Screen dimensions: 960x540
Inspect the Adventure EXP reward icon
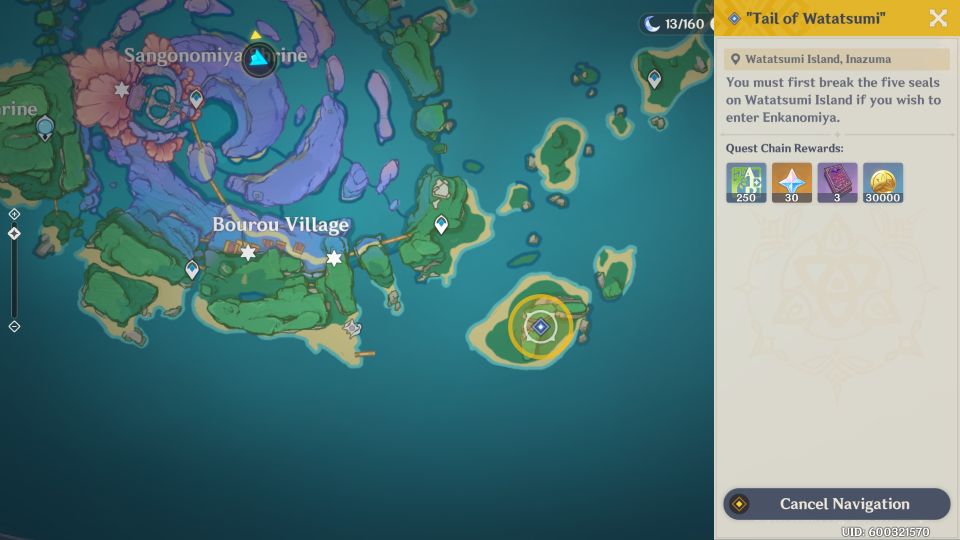746,183
